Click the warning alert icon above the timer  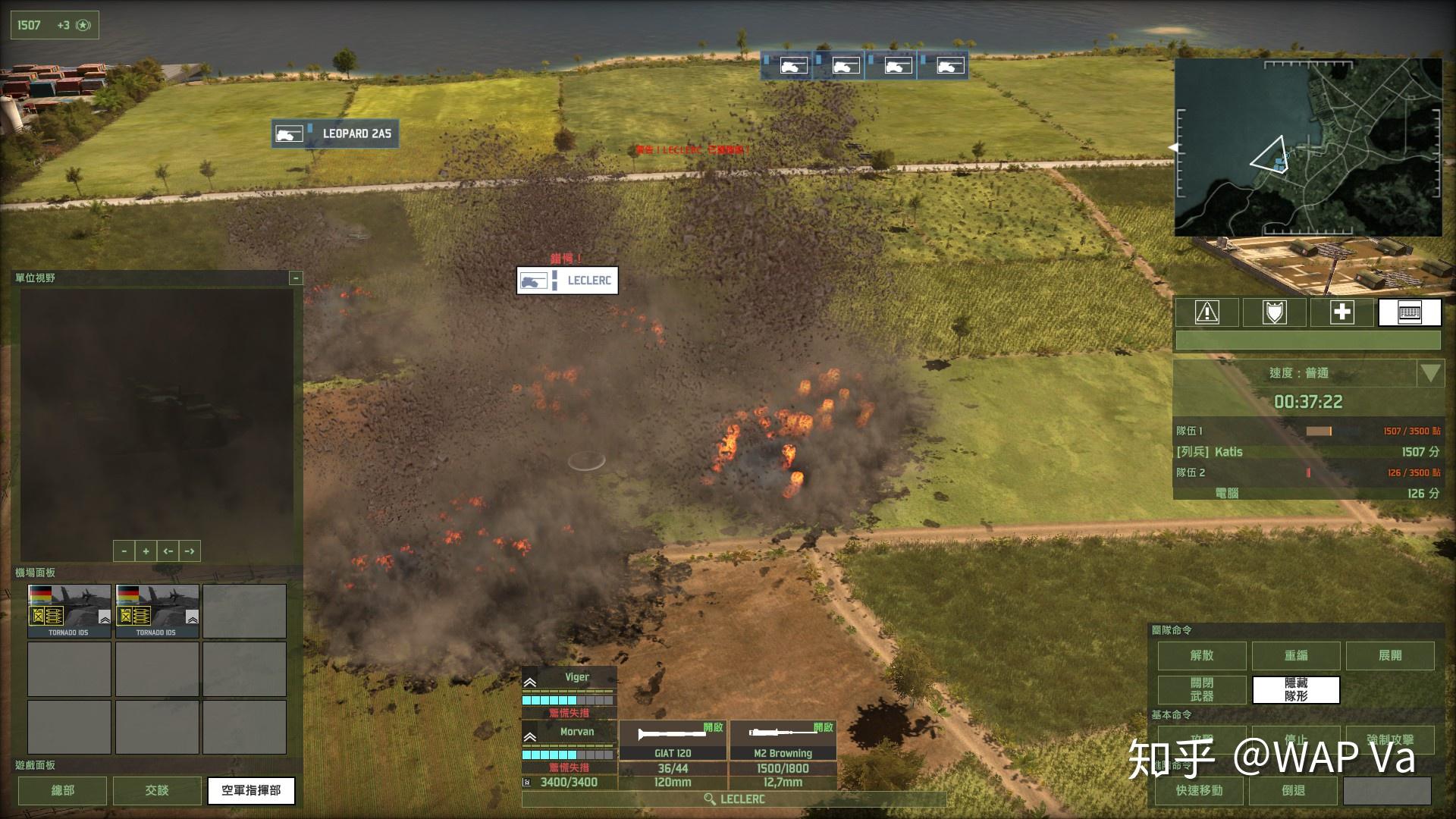click(x=1206, y=312)
